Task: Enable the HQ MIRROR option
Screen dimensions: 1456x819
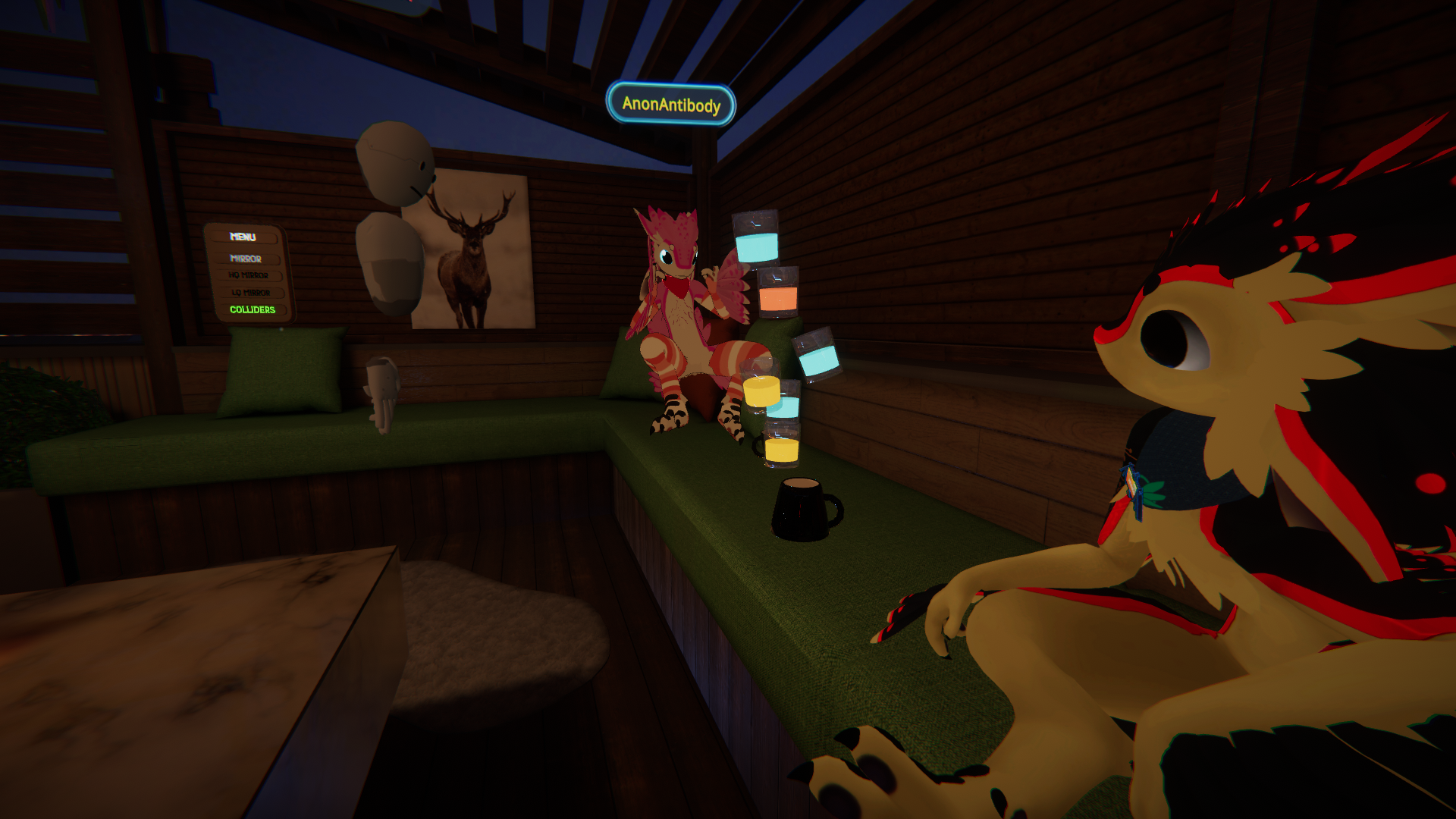Action: [x=249, y=275]
